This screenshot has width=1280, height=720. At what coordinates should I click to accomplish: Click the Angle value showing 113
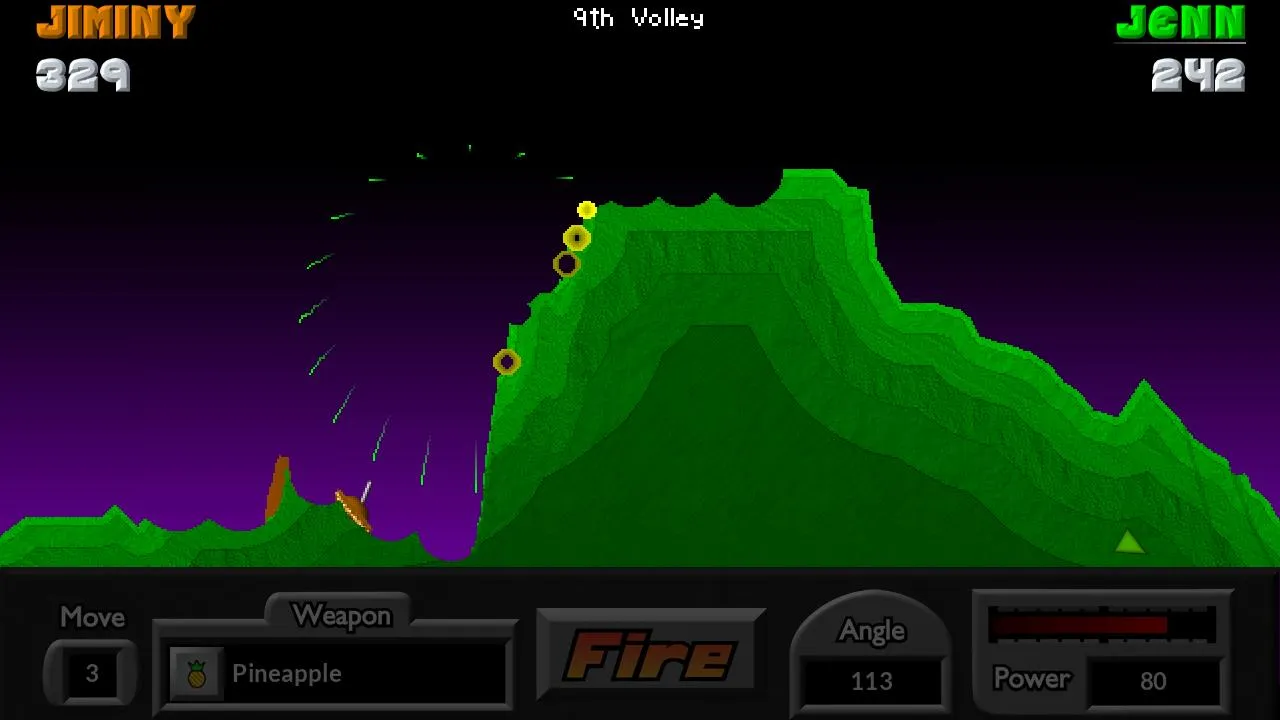[872, 682]
